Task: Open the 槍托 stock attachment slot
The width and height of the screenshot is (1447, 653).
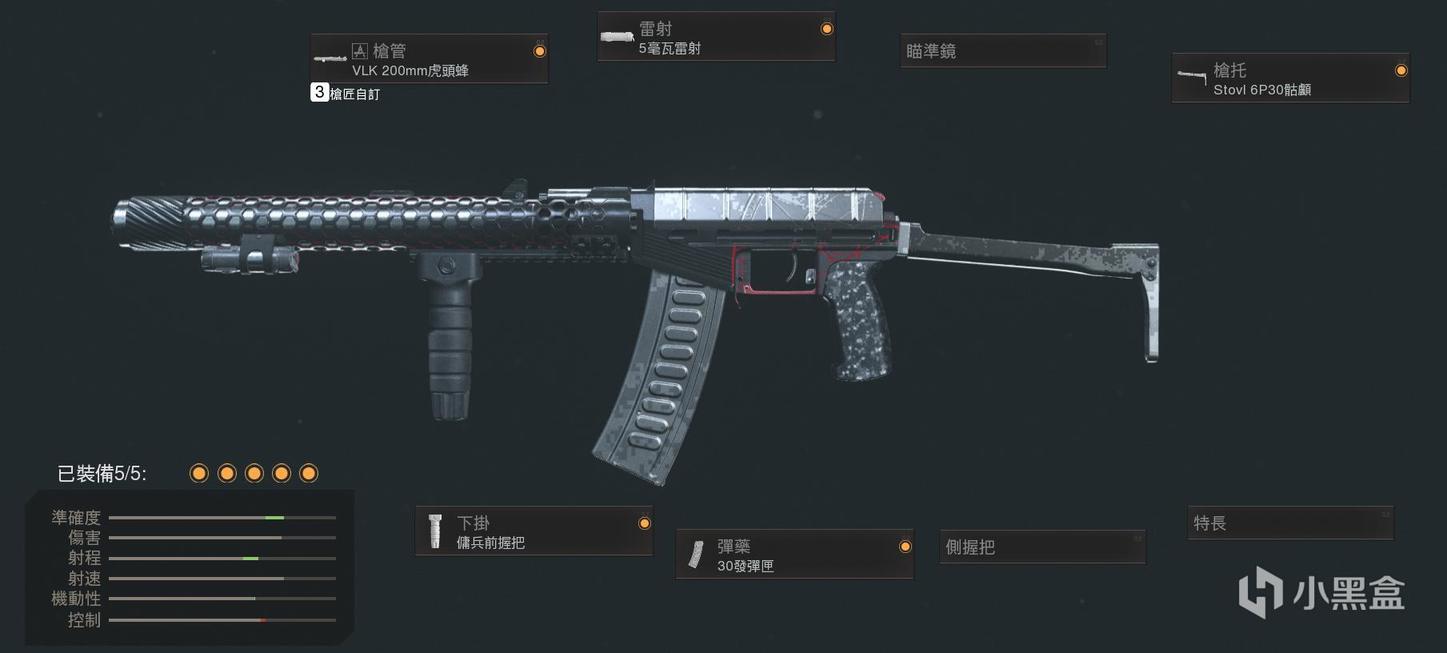Action: pos(1290,79)
